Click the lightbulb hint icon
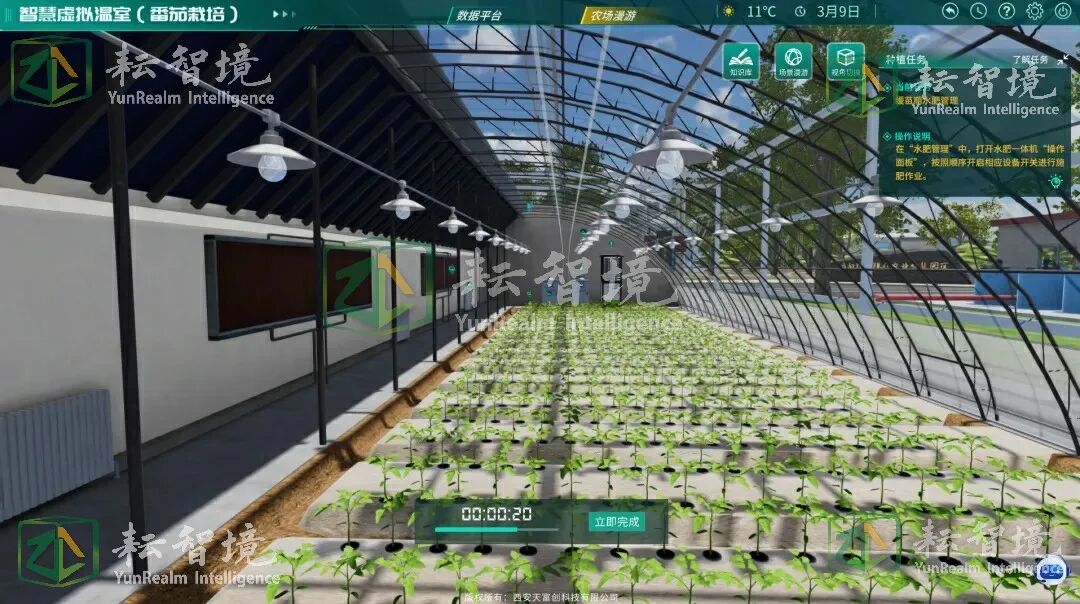 coord(1055,181)
